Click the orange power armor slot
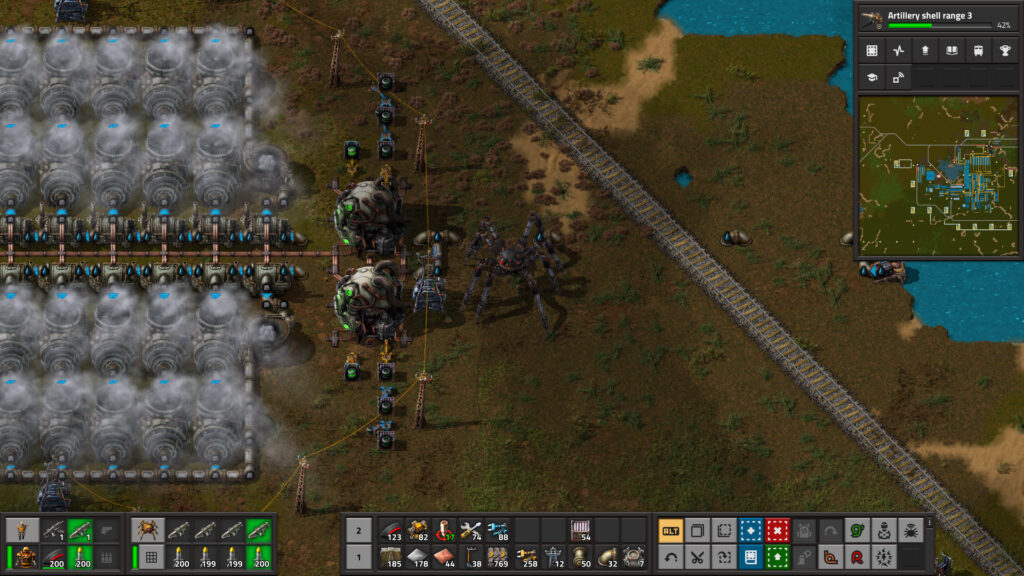The width and height of the screenshot is (1024, 576). (x=23, y=556)
